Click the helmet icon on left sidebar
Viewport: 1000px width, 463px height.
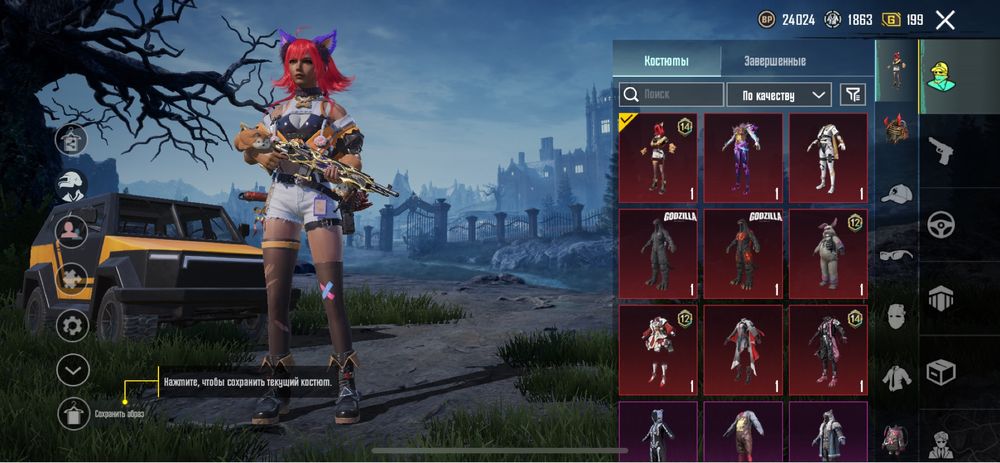point(72,186)
